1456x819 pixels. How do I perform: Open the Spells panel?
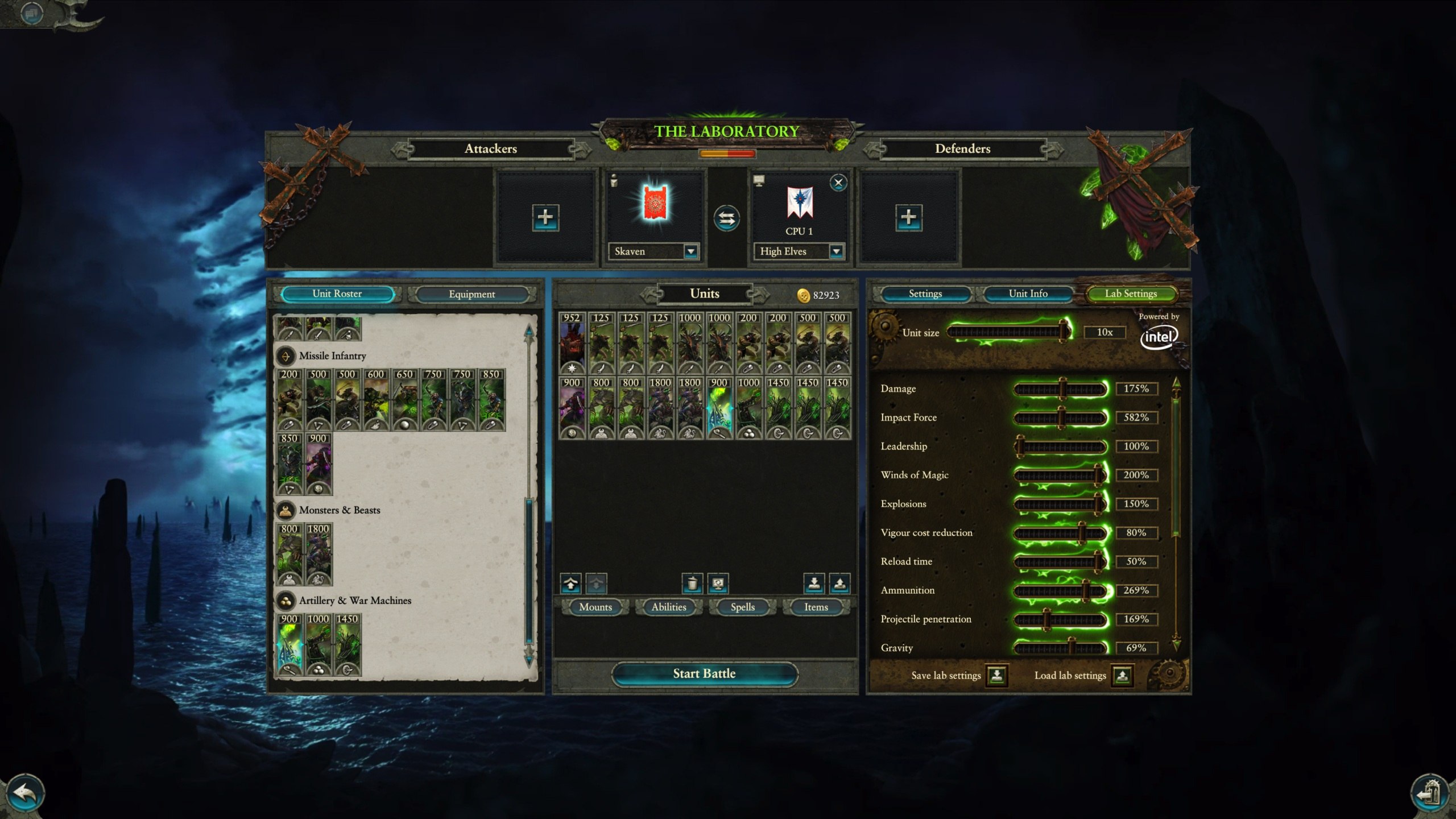(742, 607)
